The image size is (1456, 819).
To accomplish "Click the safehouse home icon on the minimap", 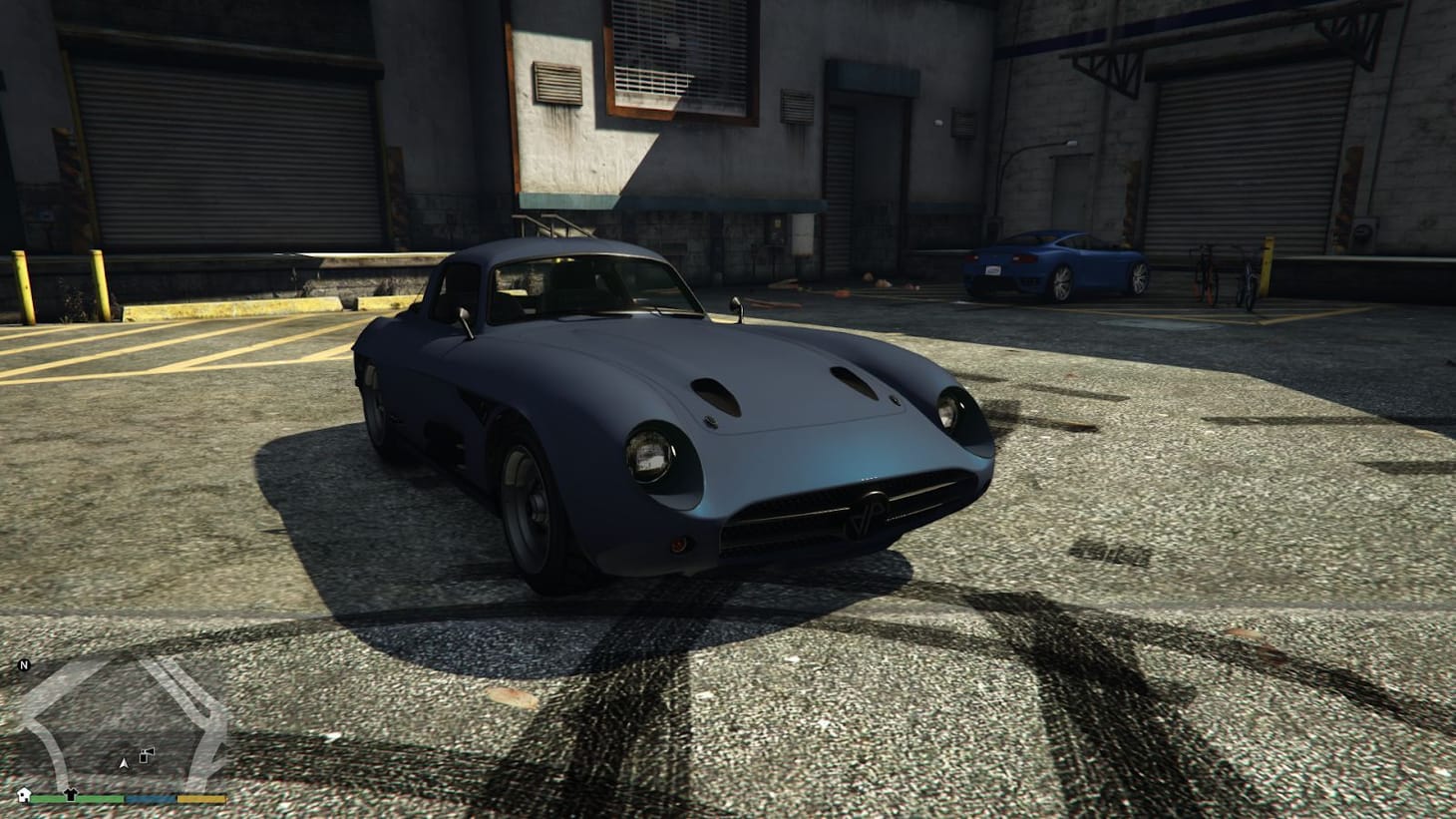I will (x=24, y=794).
